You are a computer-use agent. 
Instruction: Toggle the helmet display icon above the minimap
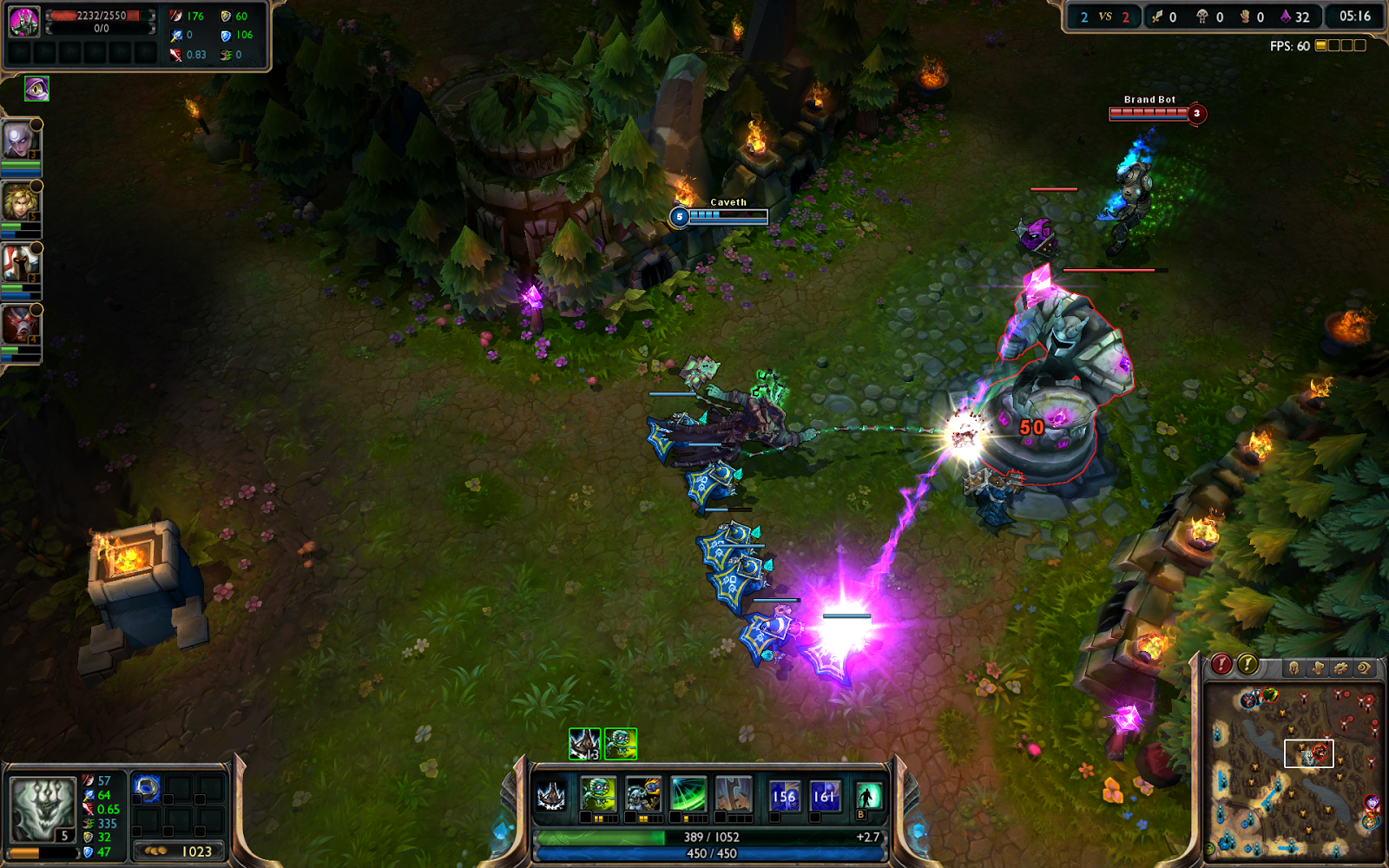(x=1294, y=666)
